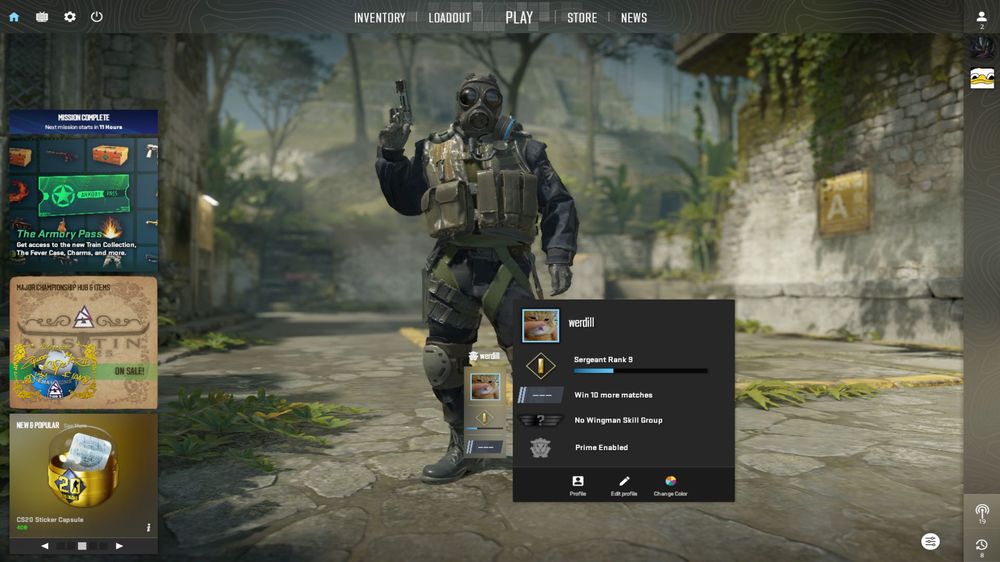Go to the News tab
This screenshot has width=1000, height=562.
tap(634, 18)
